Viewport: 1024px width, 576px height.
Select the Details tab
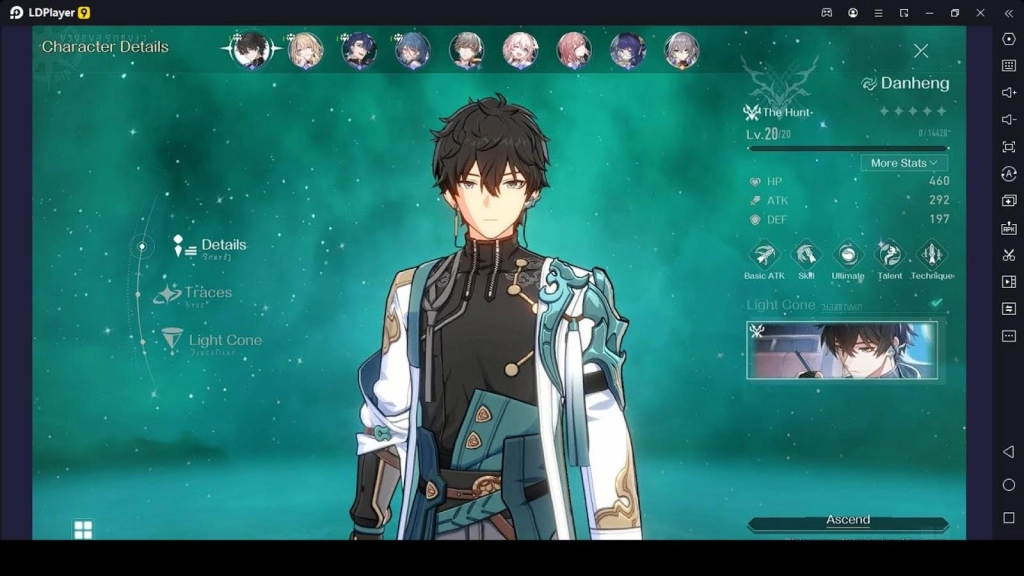(222, 245)
